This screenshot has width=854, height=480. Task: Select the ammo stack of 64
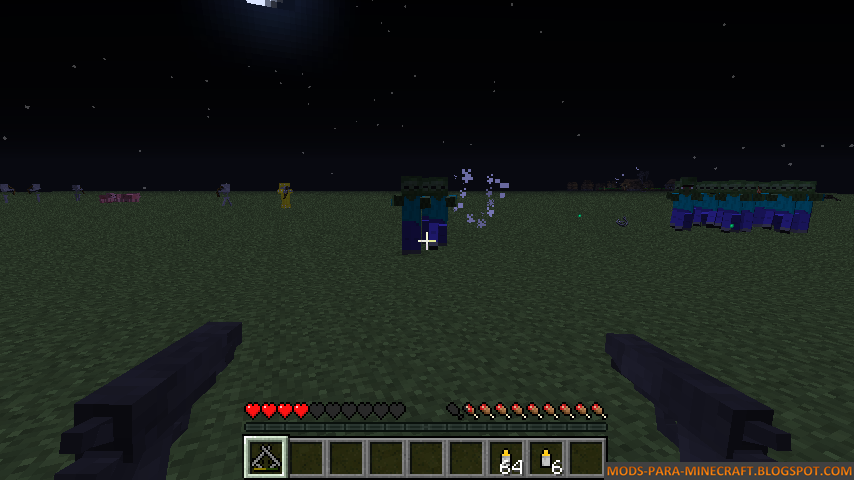506,458
